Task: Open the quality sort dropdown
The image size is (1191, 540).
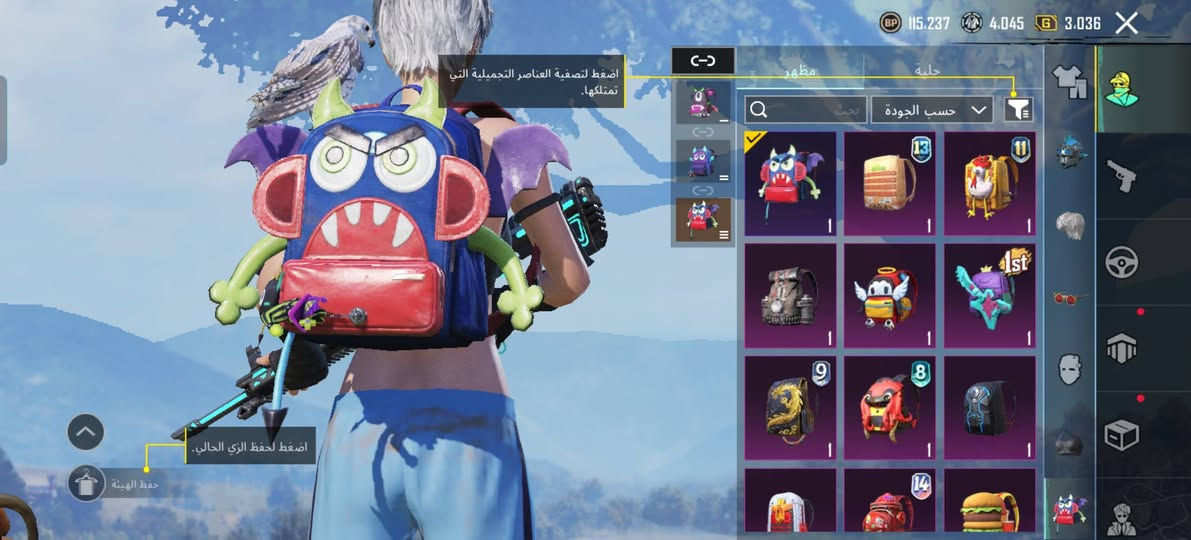Action: (x=931, y=110)
